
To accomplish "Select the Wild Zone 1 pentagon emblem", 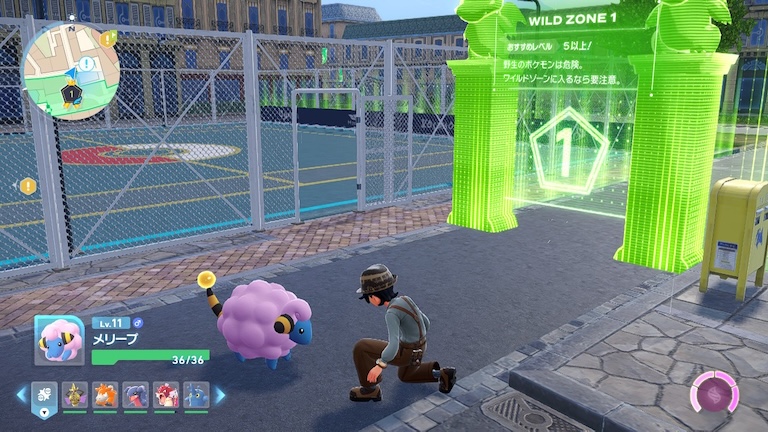I will pos(566,152).
